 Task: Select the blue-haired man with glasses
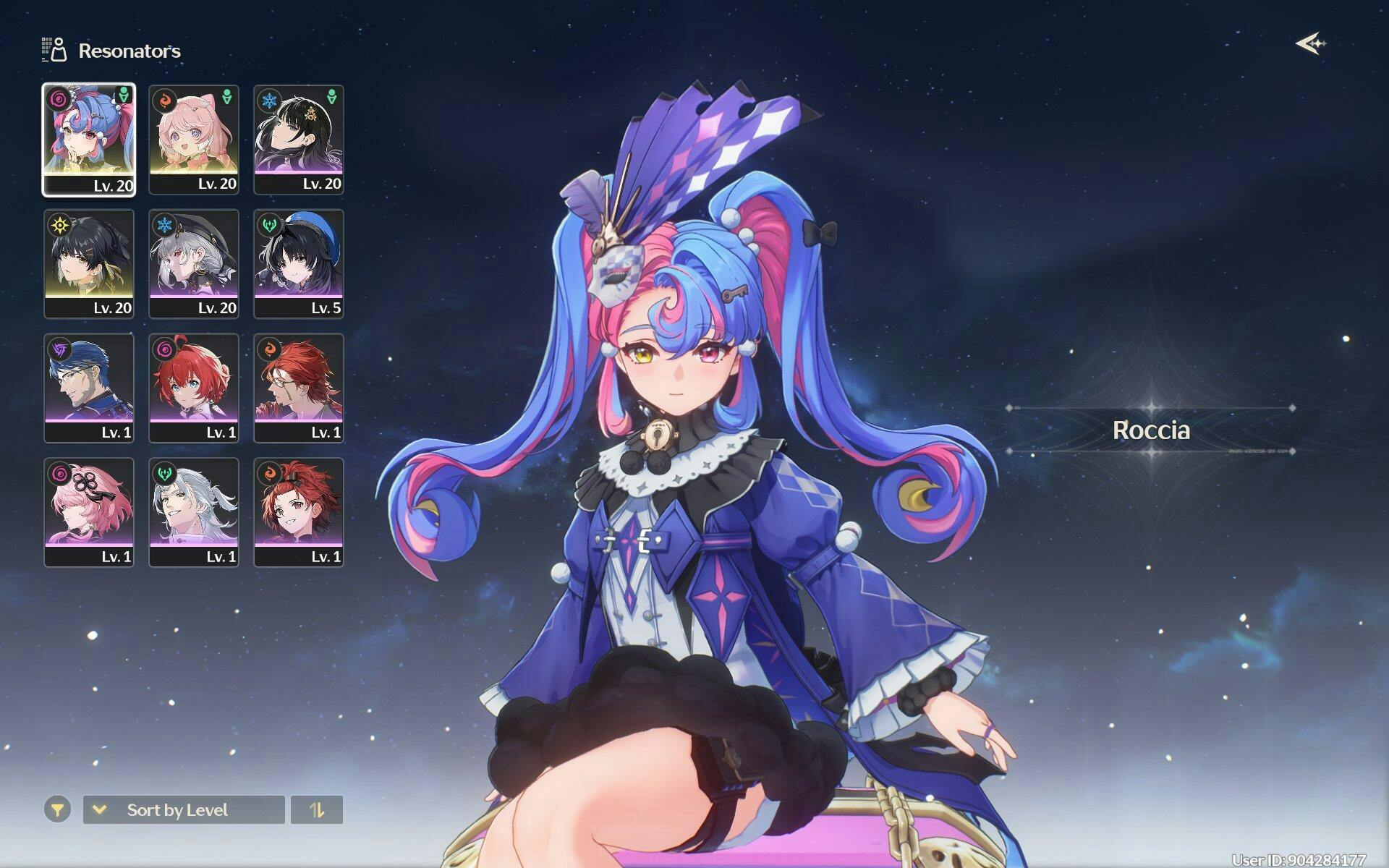[89, 388]
